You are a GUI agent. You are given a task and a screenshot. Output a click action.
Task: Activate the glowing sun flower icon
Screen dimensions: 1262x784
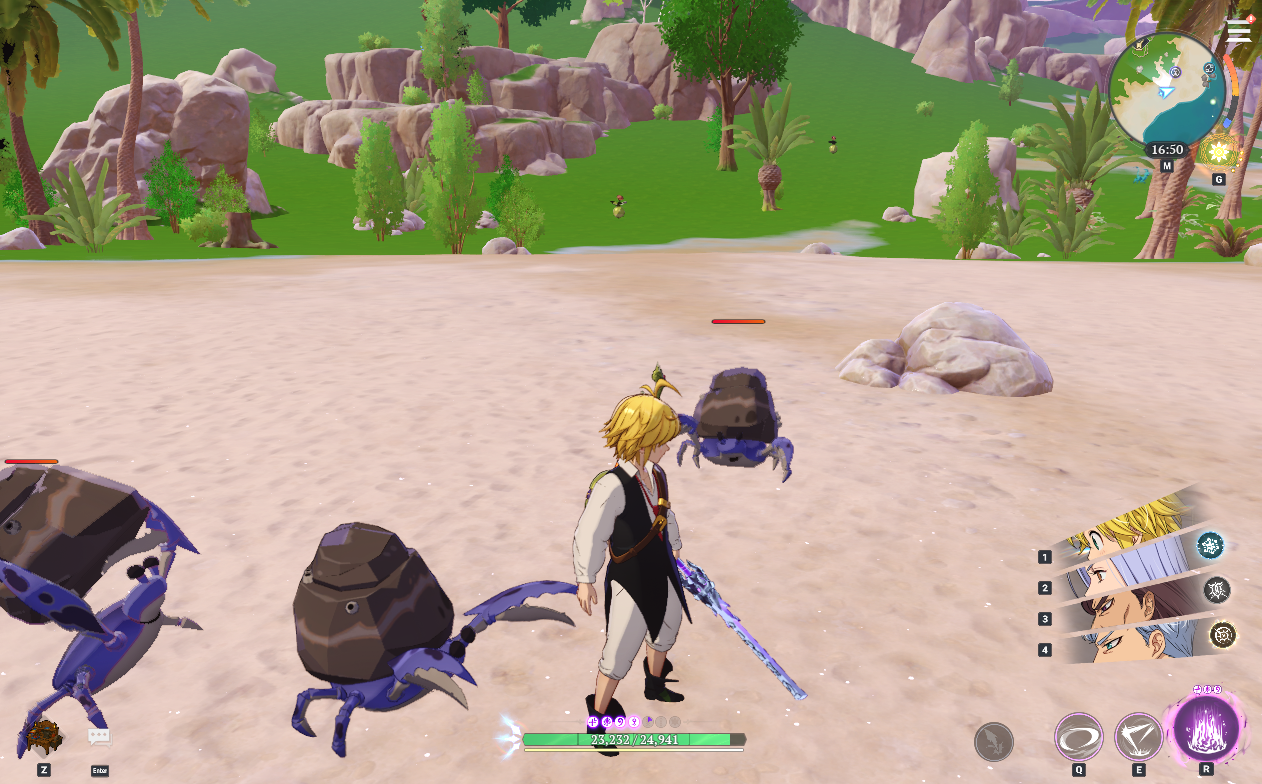click(1219, 152)
